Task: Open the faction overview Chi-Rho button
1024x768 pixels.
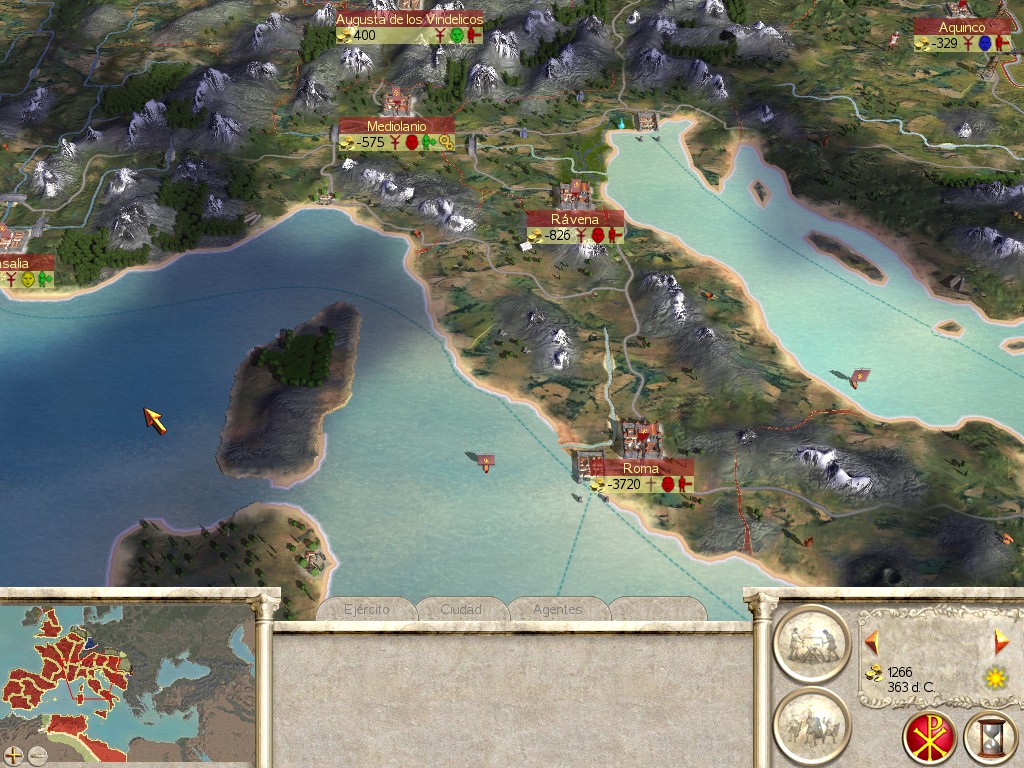Action: point(929,738)
